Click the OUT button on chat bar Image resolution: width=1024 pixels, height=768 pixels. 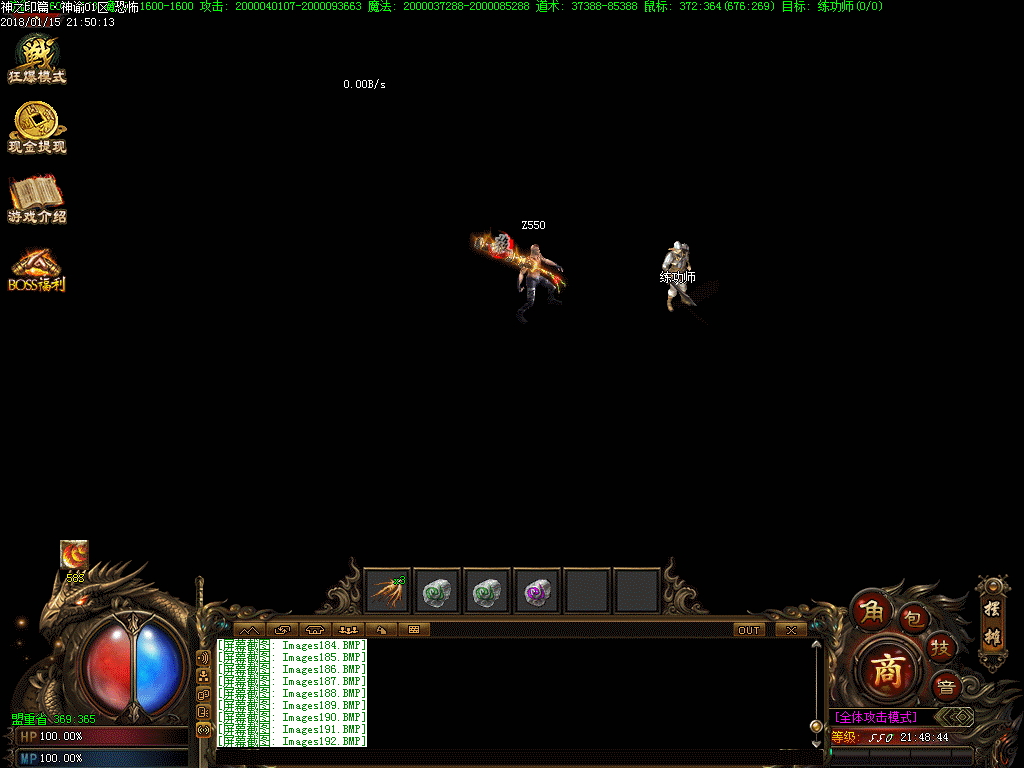(x=749, y=630)
